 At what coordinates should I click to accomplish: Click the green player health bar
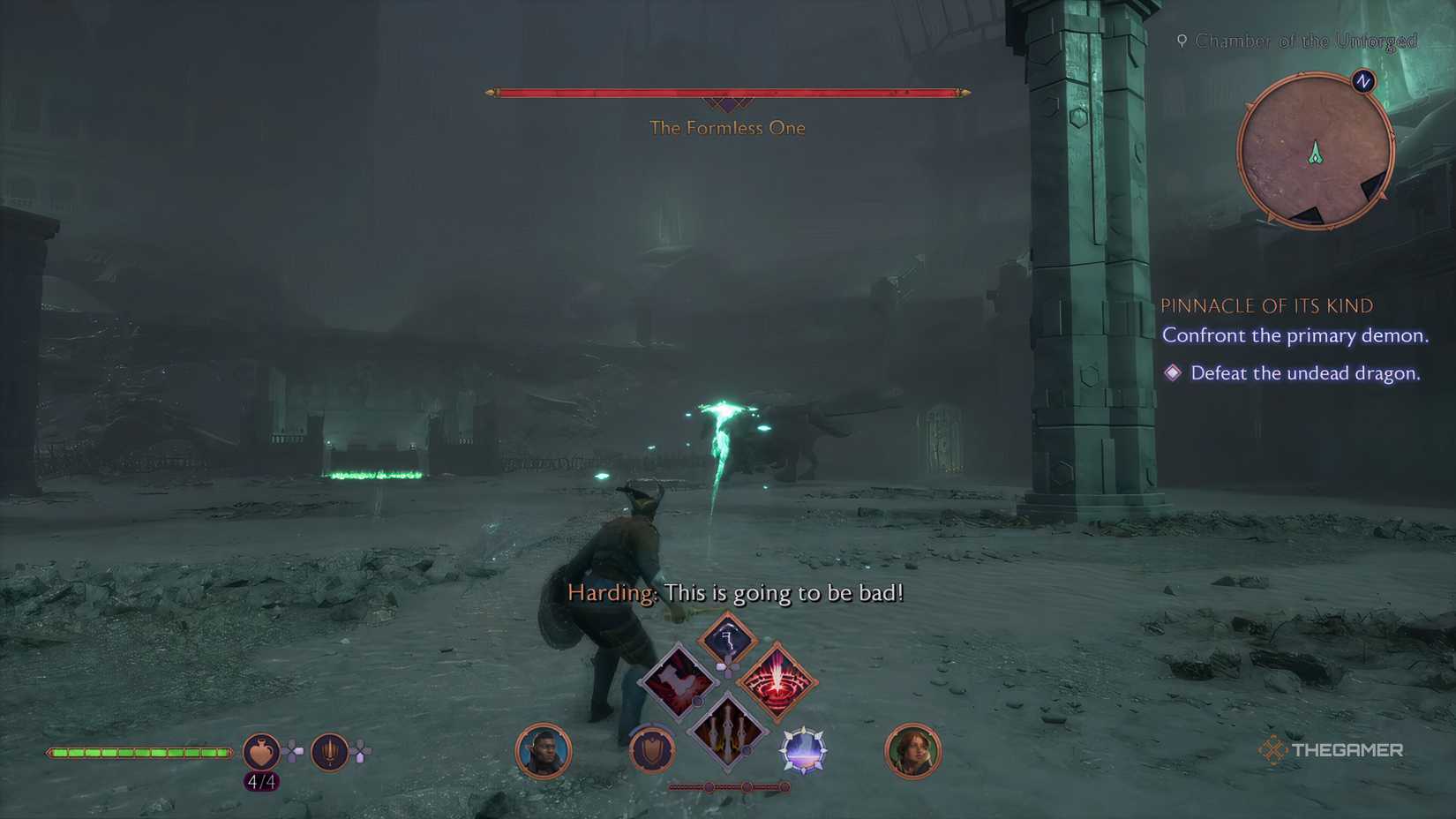click(x=137, y=751)
